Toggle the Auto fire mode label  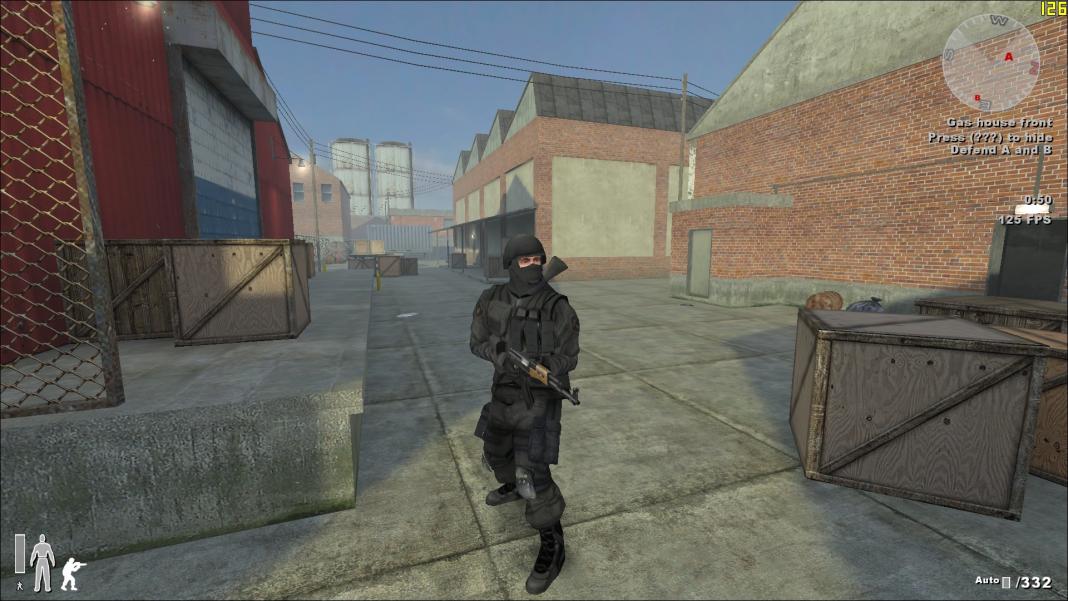coord(986,581)
